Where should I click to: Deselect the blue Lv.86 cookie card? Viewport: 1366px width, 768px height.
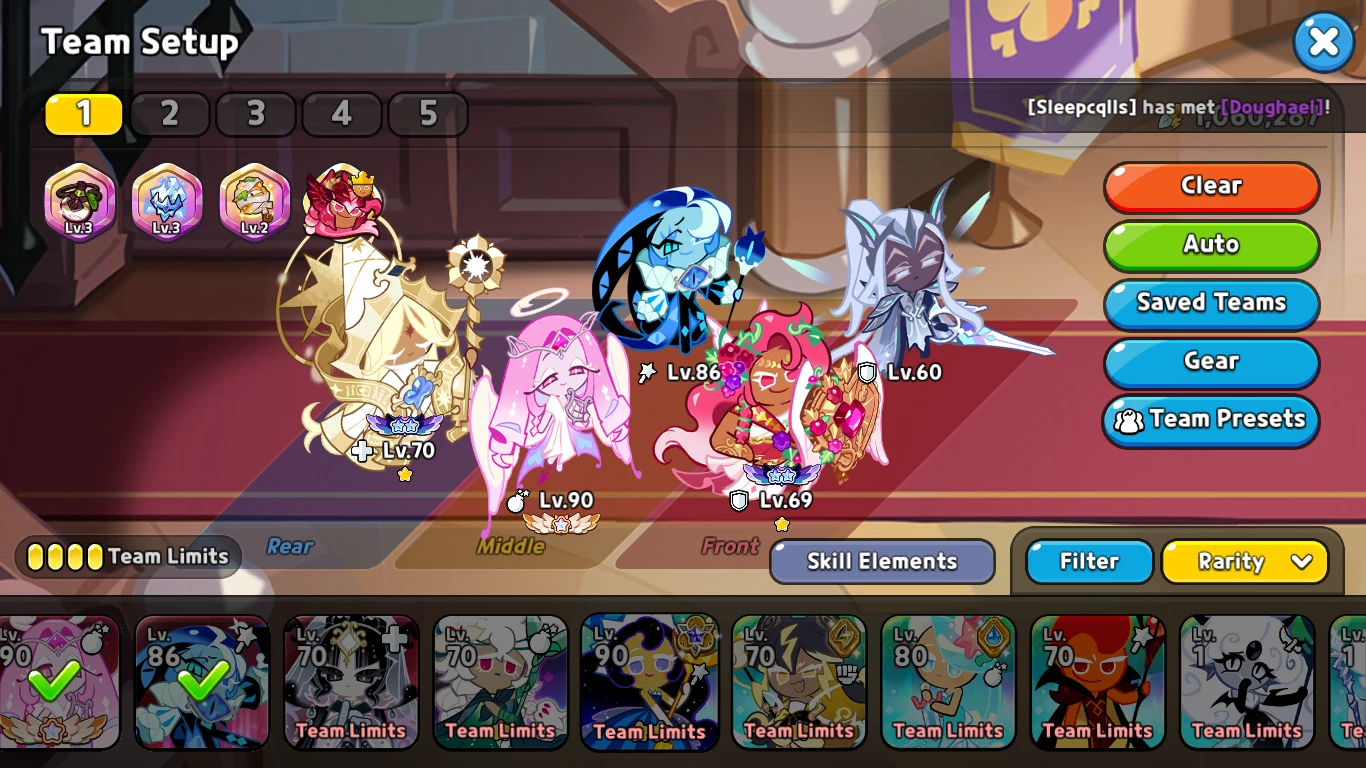pos(202,681)
